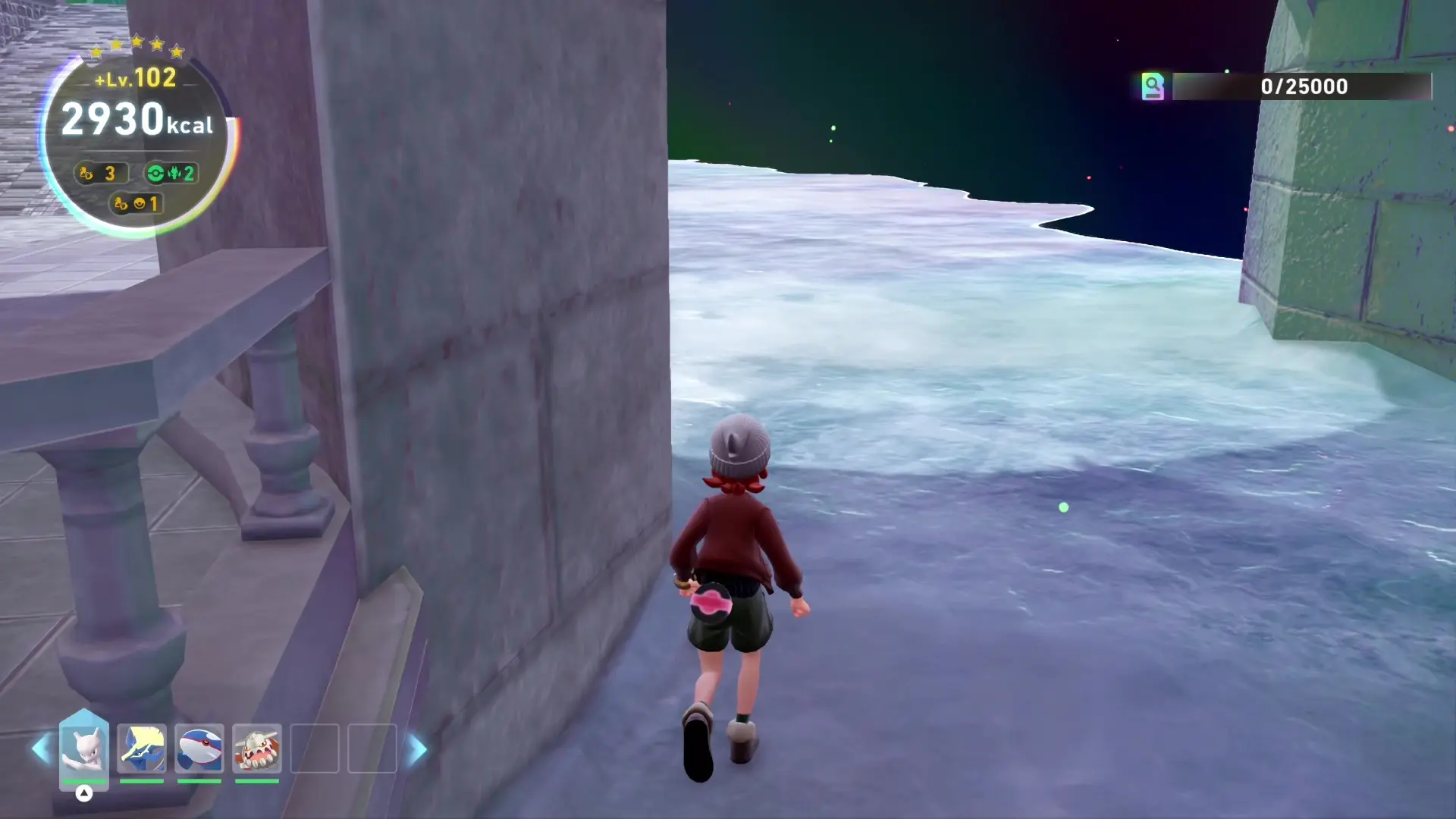1456x819 pixels.
Task: Select Mewtwo in the party bar
Action: tap(83, 748)
